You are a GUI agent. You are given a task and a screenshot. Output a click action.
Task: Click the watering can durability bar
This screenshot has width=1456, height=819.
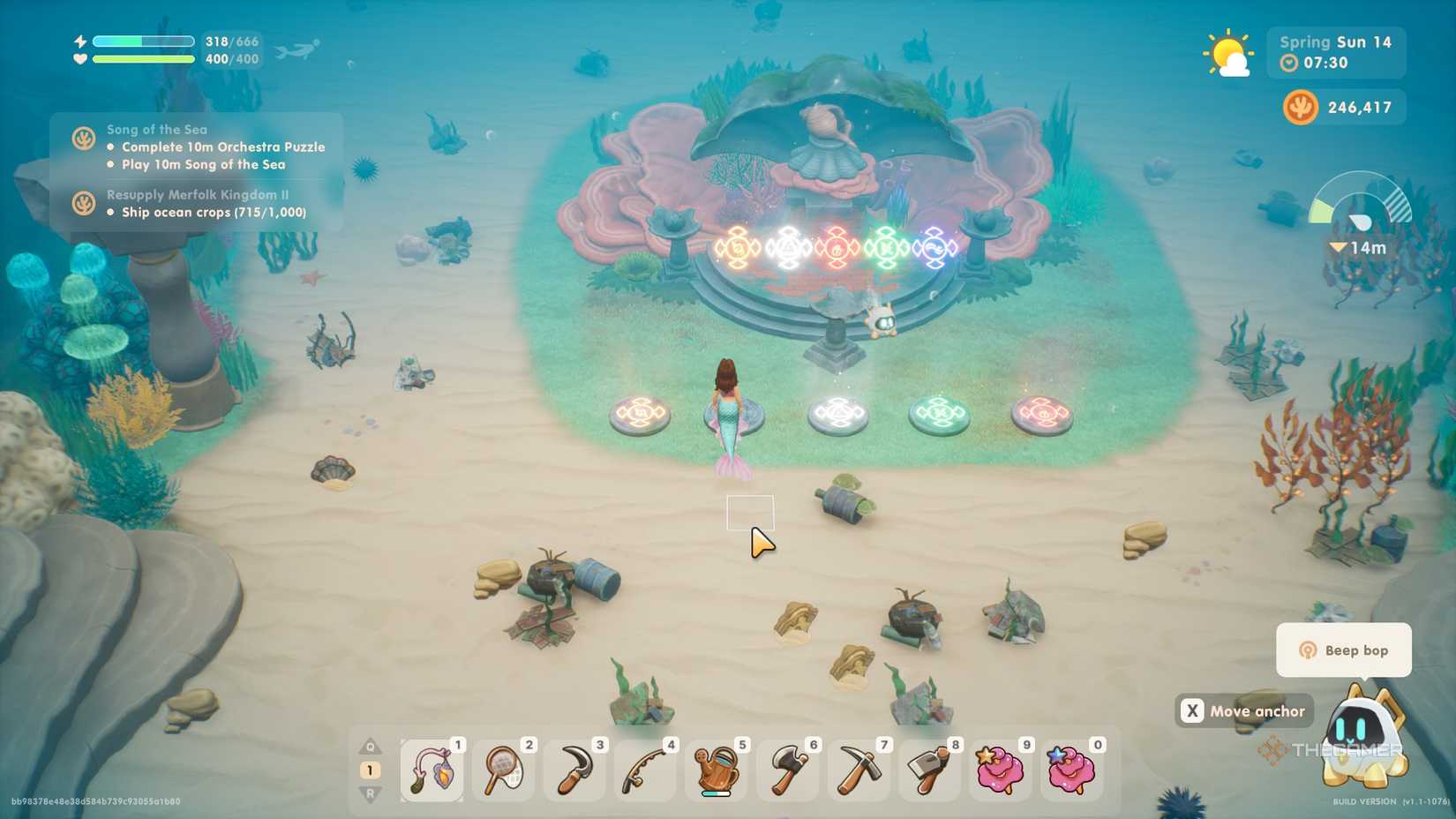click(716, 792)
